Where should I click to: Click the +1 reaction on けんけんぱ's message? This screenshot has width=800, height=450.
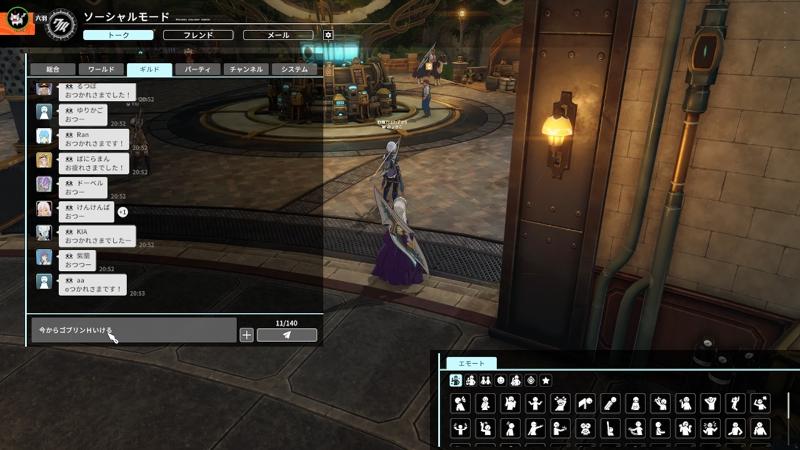[122, 211]
